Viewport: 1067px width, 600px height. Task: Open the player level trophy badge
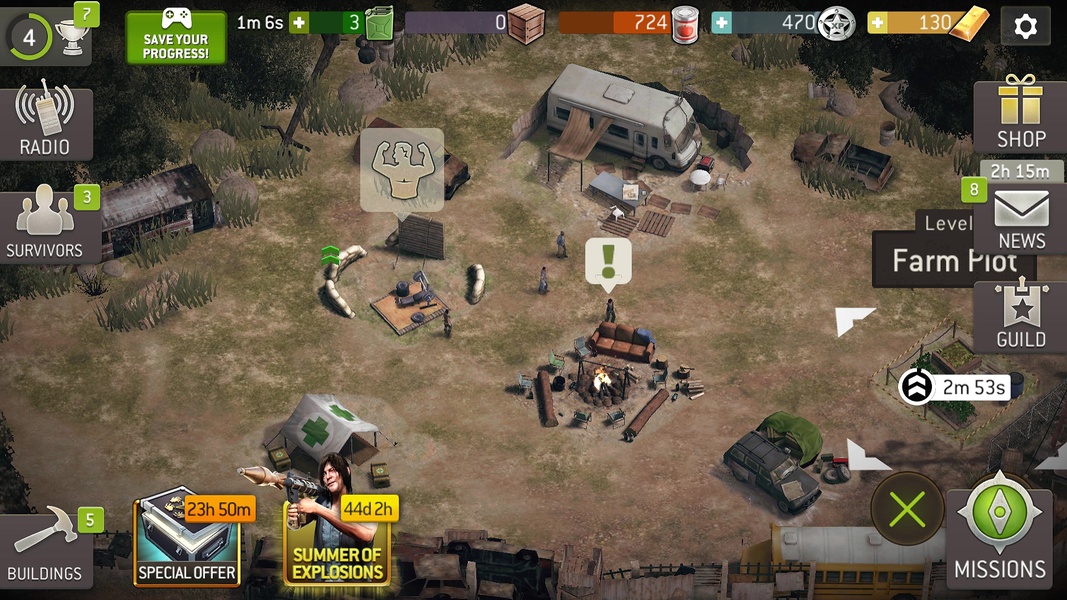coord(46,34)
